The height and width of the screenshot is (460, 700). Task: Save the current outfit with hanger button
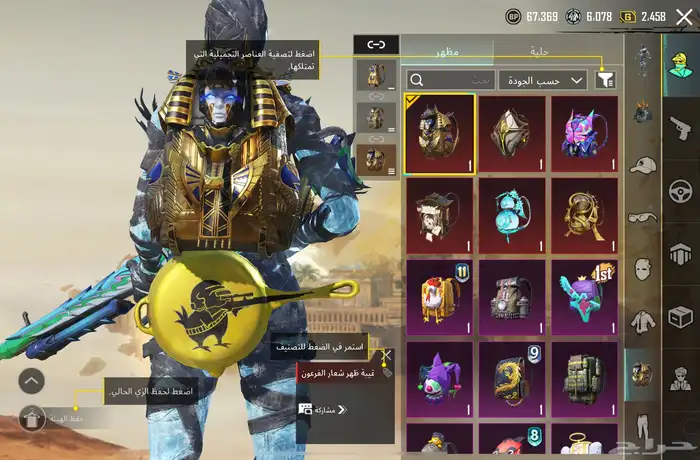click(32, 419)
